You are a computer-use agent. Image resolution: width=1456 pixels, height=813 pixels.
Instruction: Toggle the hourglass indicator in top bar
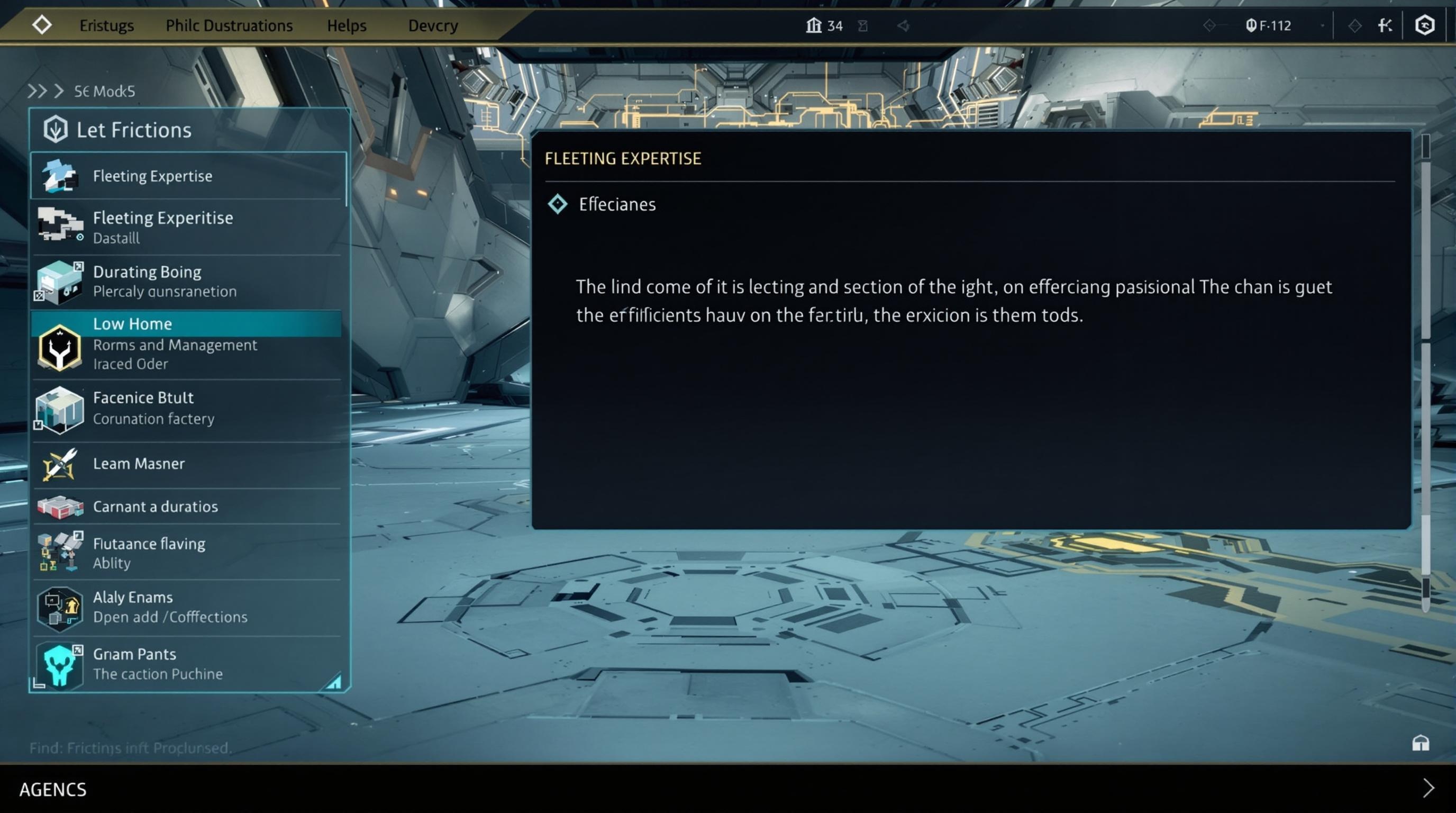pyautogui.click(x=863, y=25)
